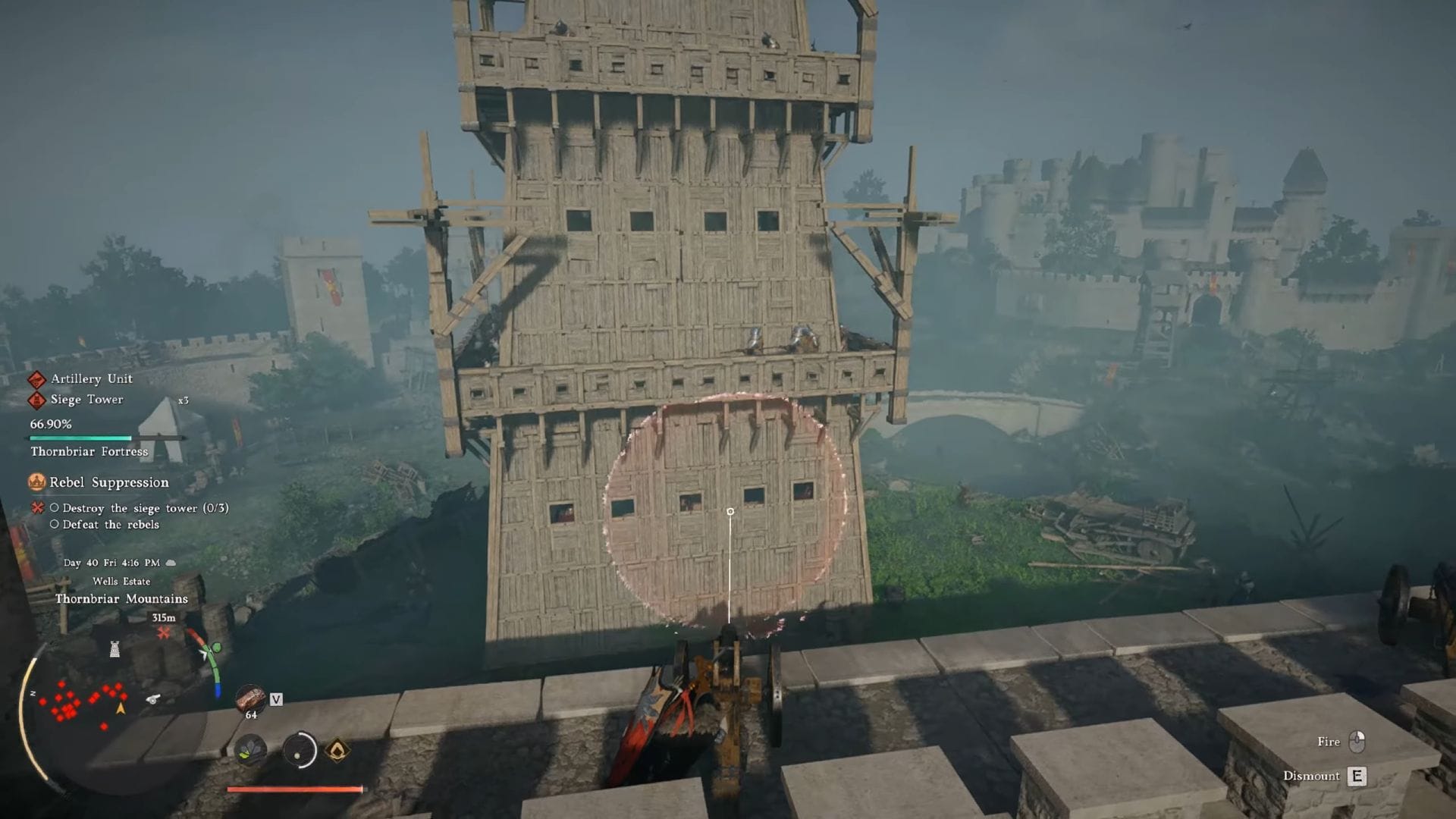This screenshot has width=1456, height=819.
Task: Select the Defeat the rebels objective
Action: (111, 525)
